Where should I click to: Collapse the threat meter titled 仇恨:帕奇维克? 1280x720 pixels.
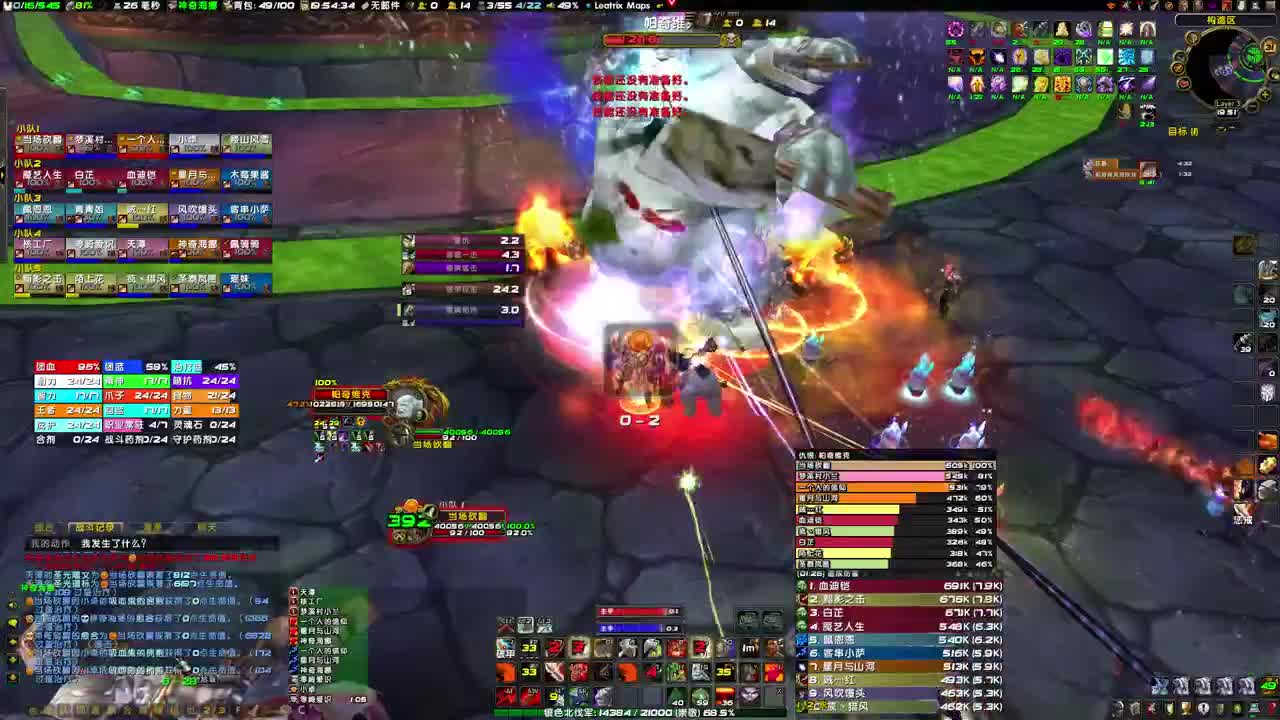[x=822, y=455]
